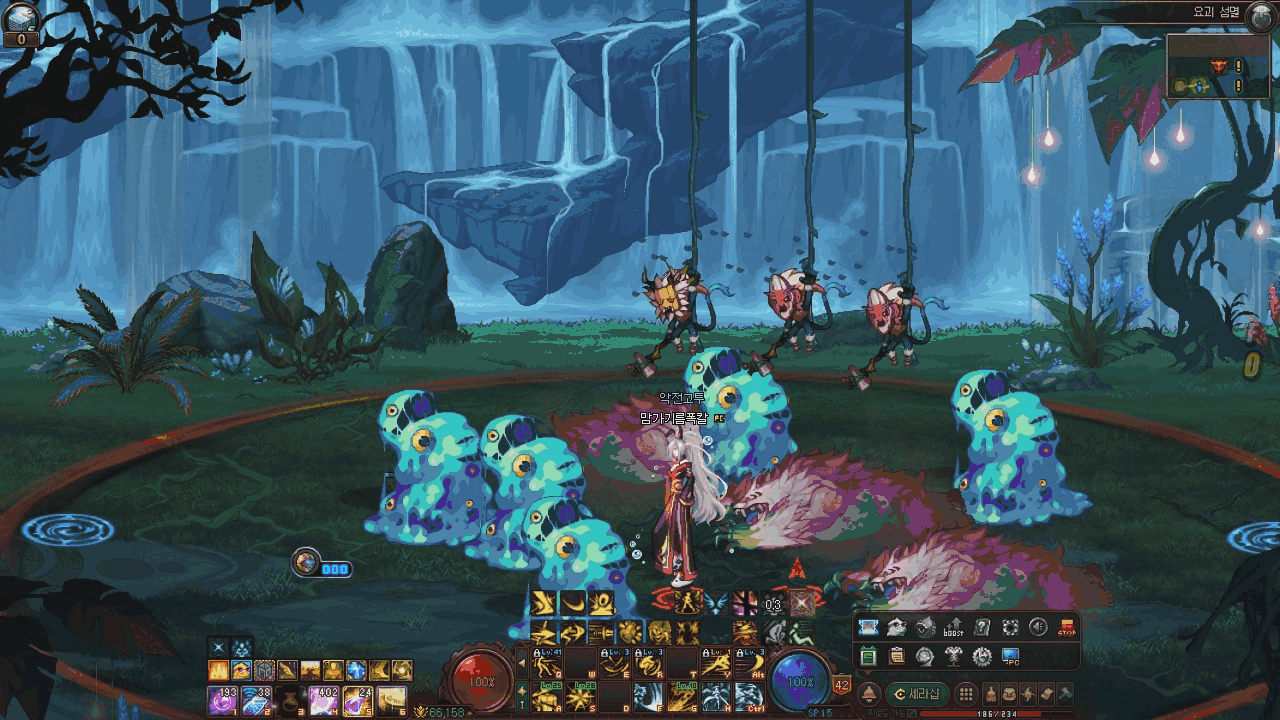Activate the skill bound to Ctrl
The width and height of the screenshot is (1280, 720).
coord(750,696)
